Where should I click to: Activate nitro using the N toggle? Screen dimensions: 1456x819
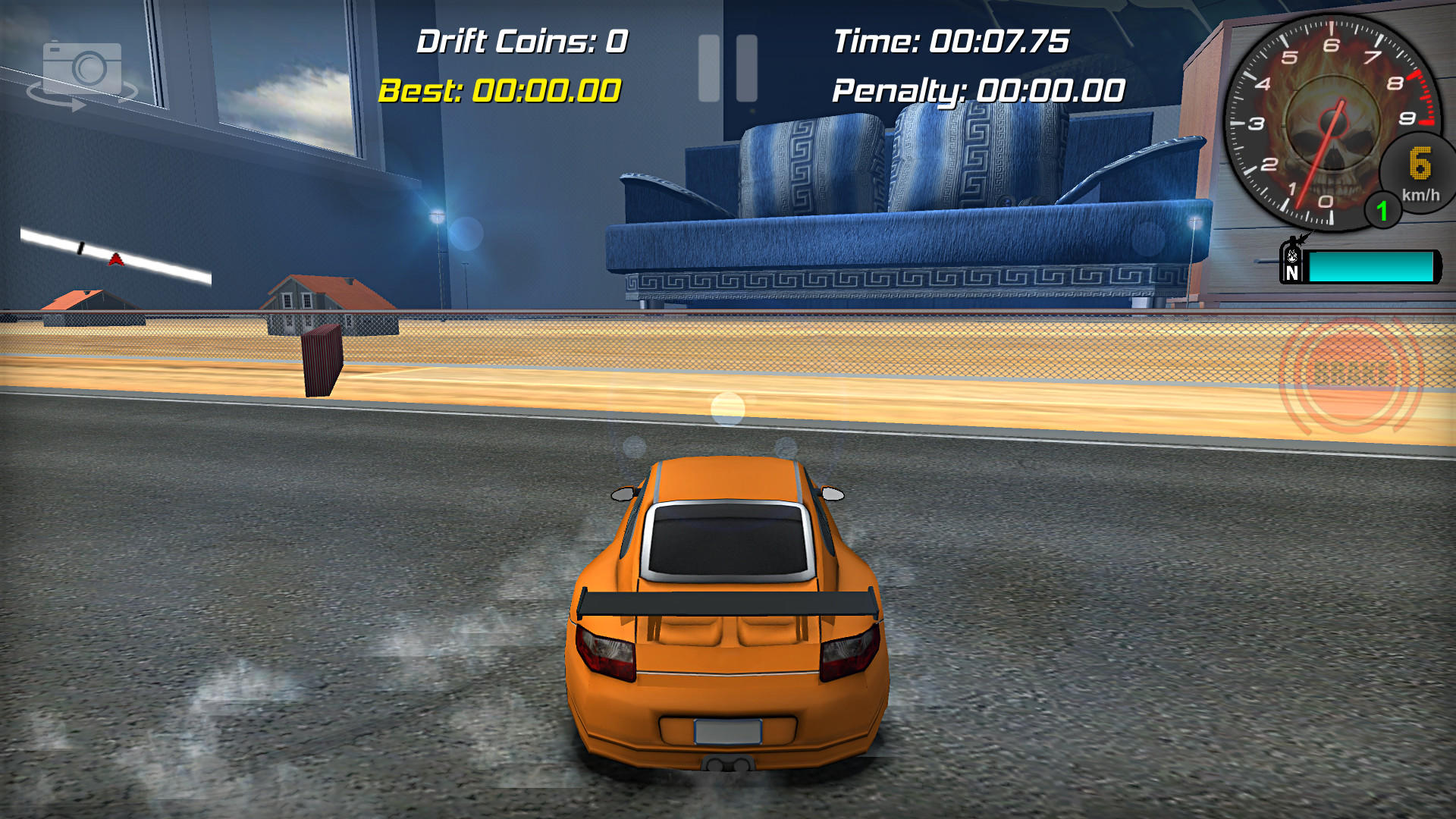tap(1291, 265)
